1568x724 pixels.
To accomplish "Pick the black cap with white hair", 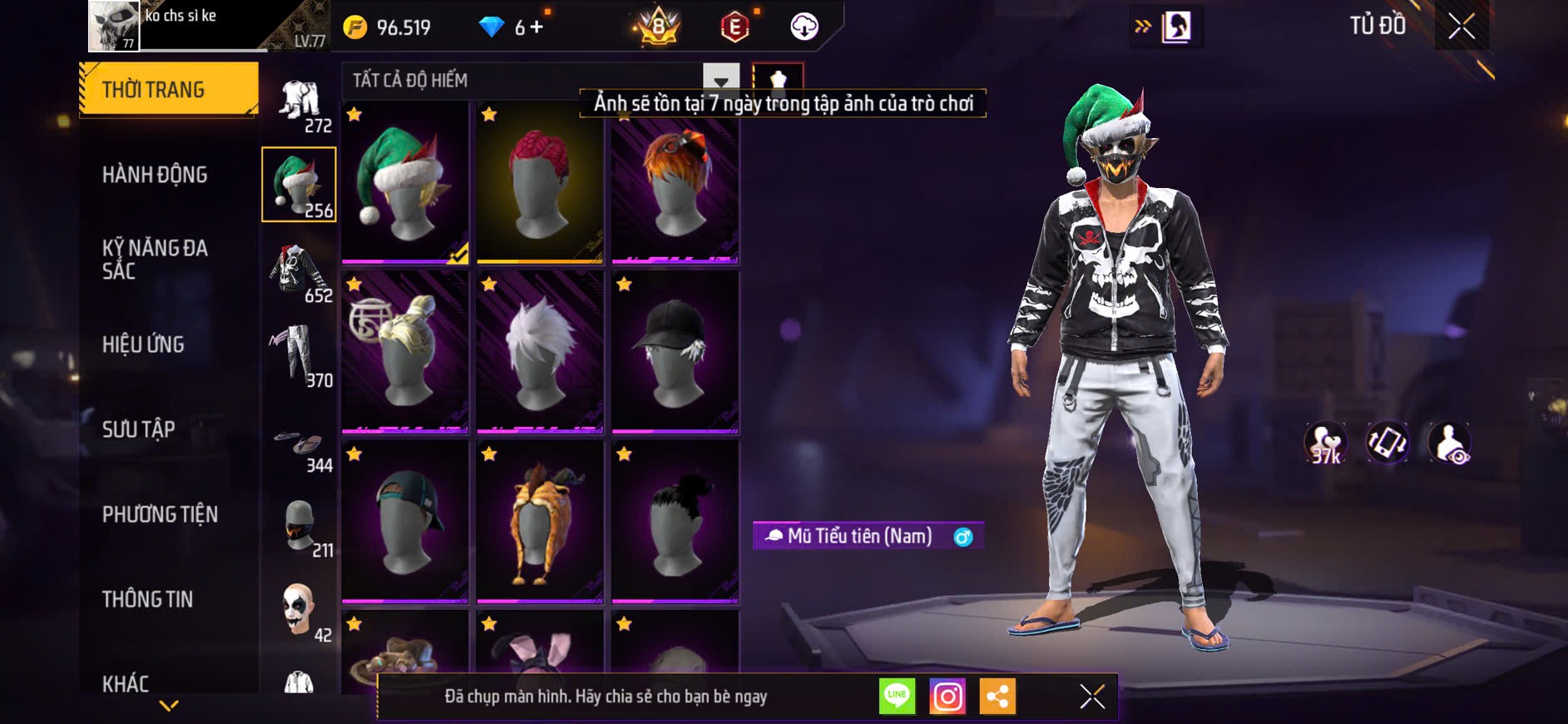I will 675,352.
